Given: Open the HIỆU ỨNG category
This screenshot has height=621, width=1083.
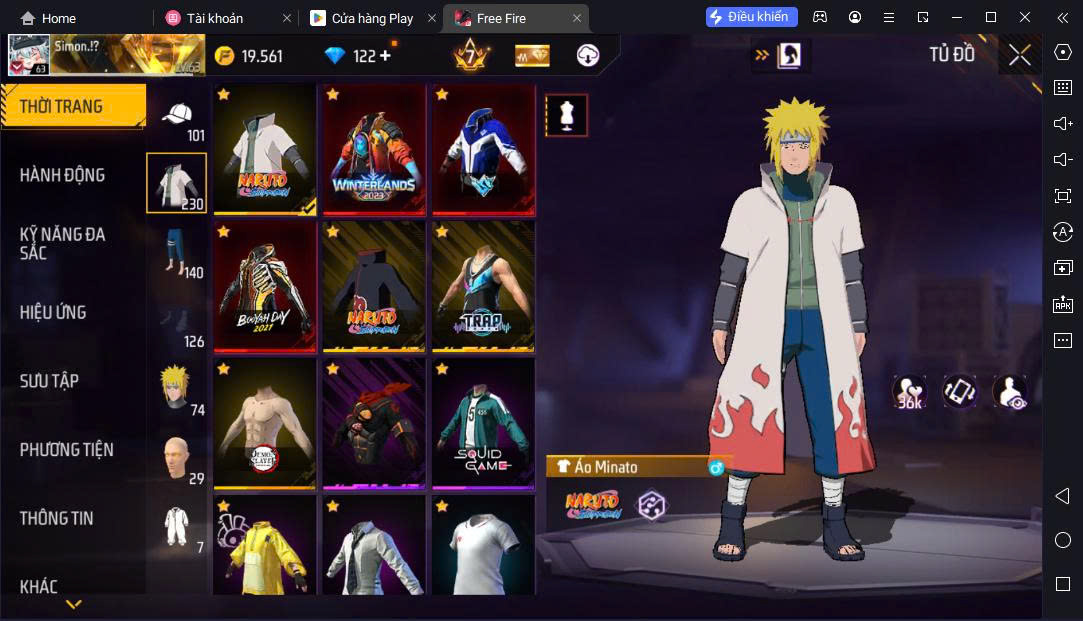Looking at the screenshot, I should pos(53,312).
